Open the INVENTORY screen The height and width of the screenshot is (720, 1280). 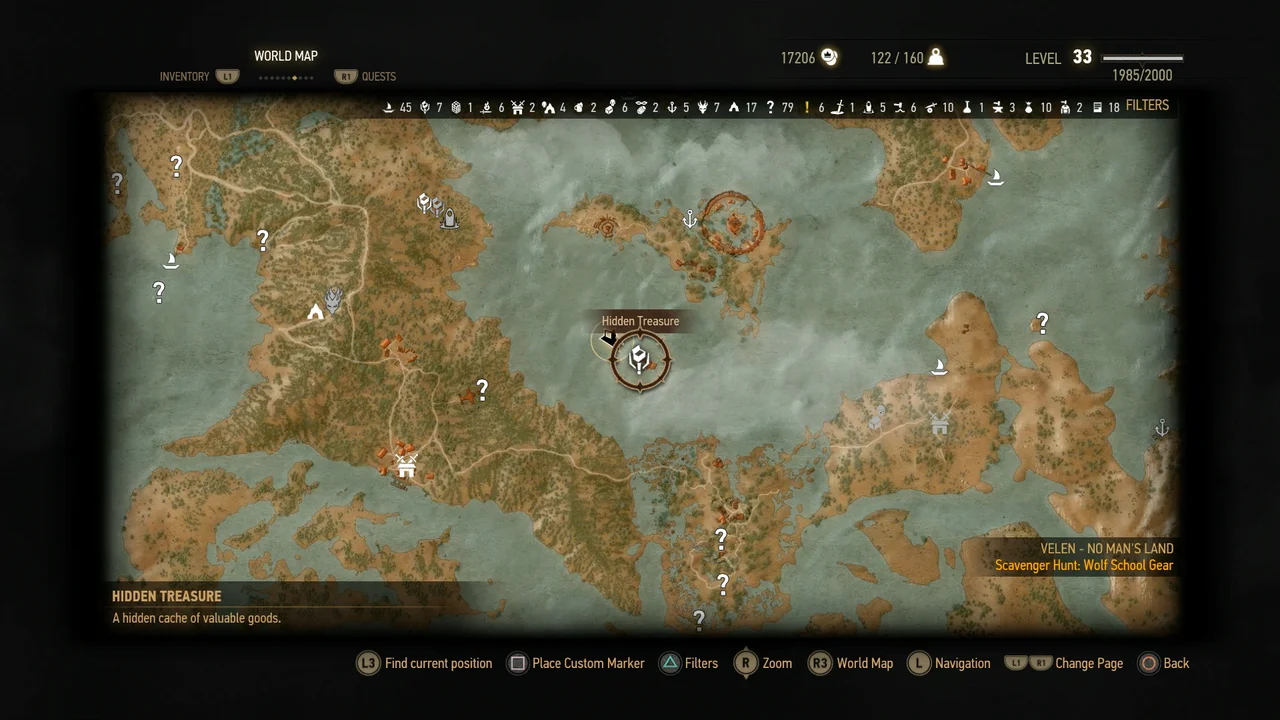coord(184,76)
